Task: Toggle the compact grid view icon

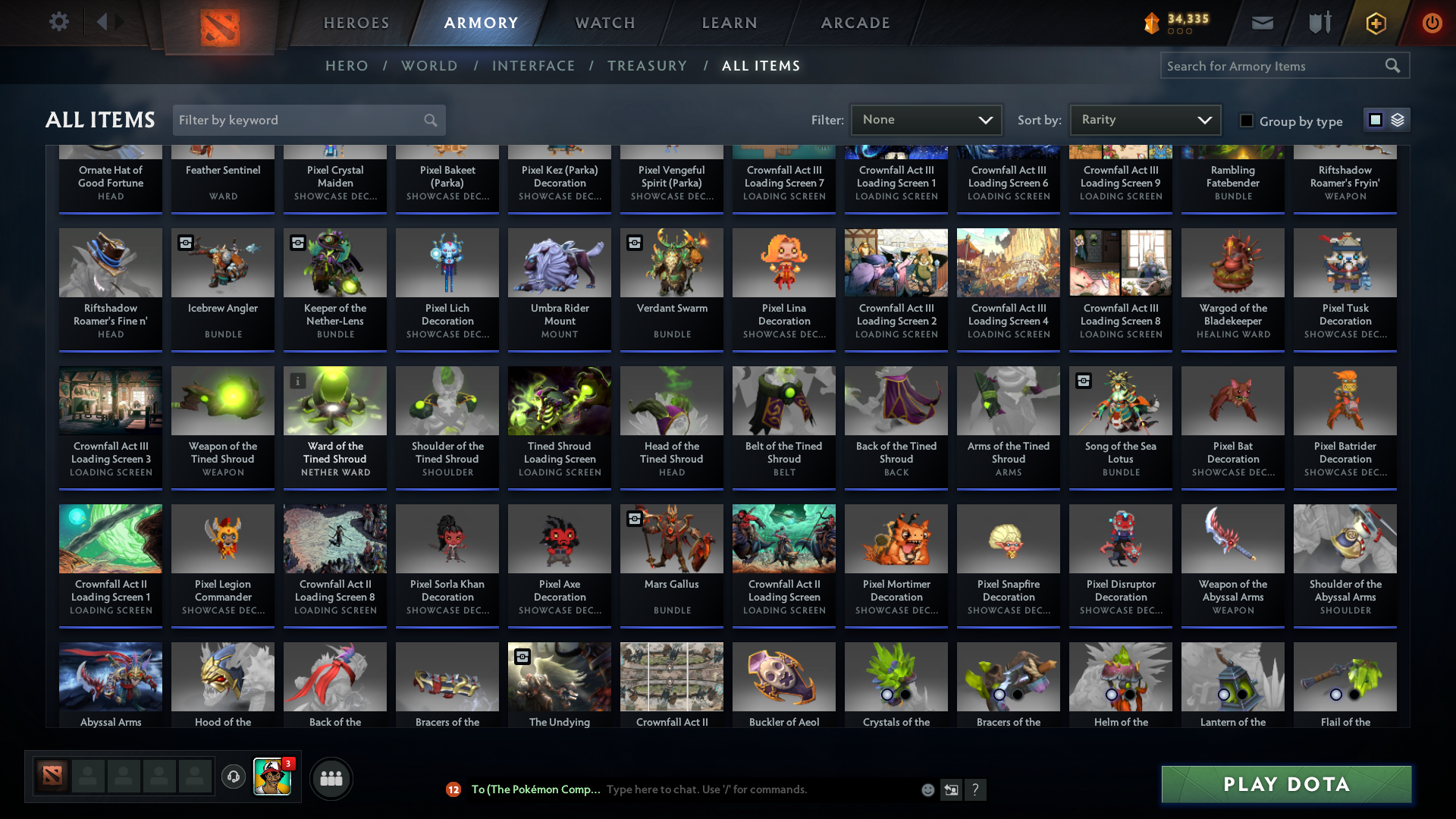Action: pyautogui.click(x=1375, y=120)
